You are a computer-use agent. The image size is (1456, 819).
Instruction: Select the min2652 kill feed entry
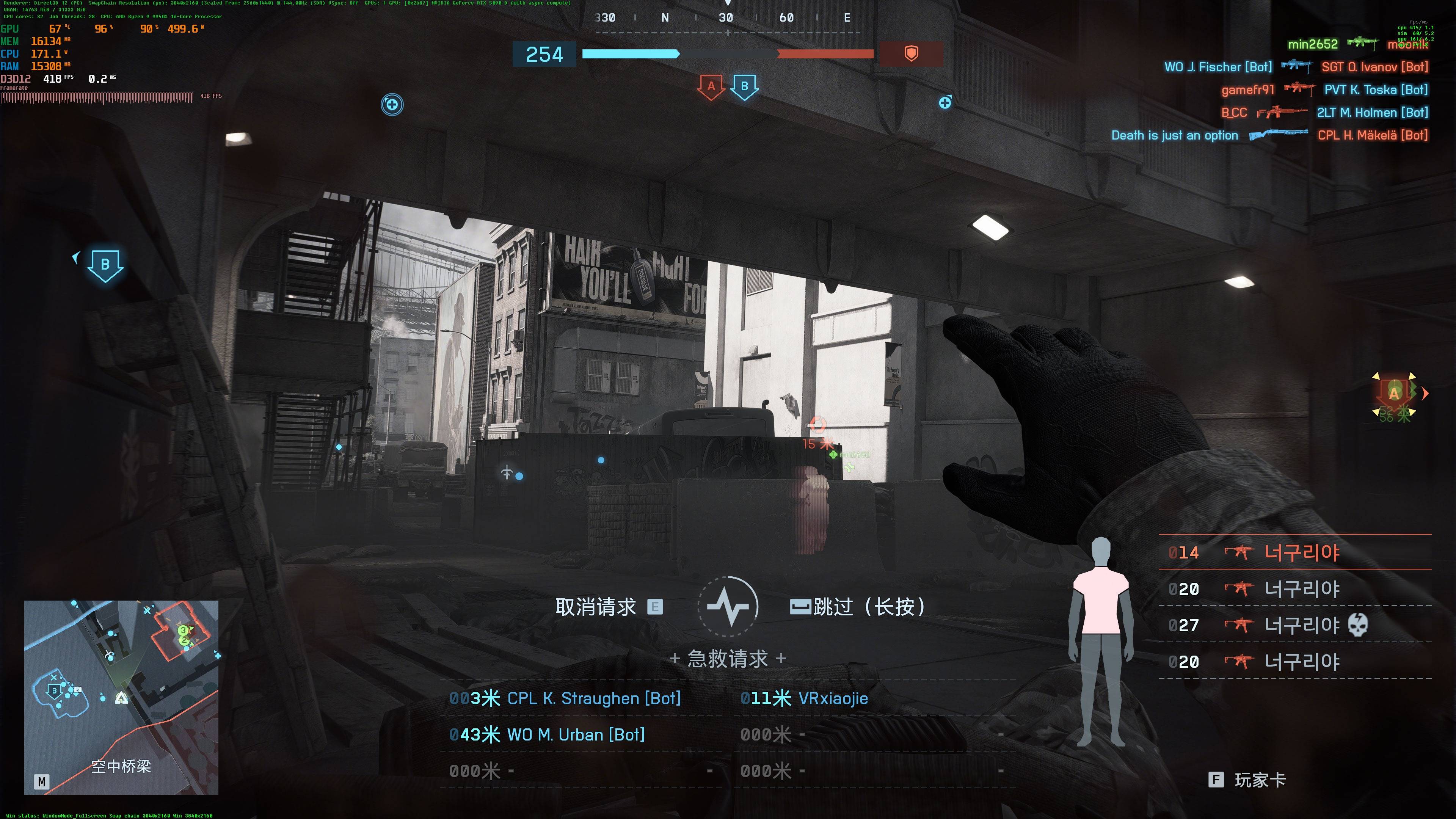tap(1312, 44)
